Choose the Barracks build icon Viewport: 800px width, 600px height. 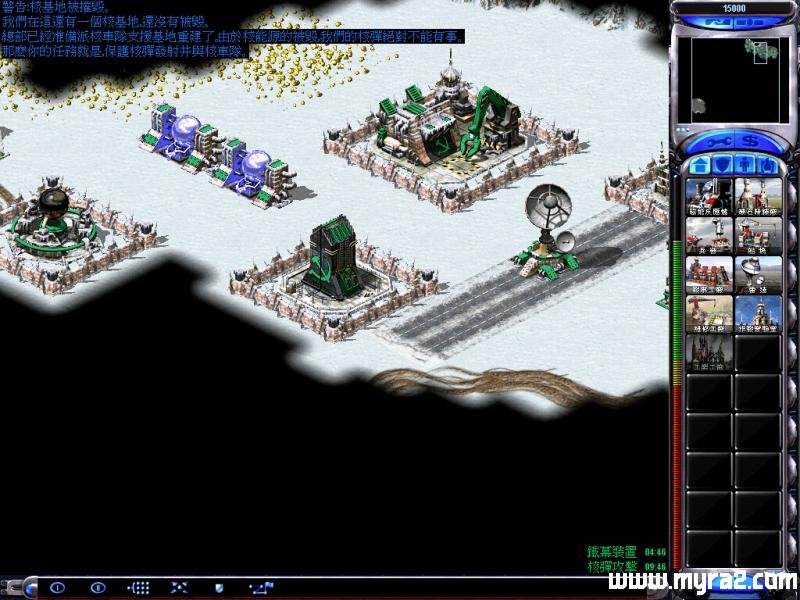tap(709, 236)
